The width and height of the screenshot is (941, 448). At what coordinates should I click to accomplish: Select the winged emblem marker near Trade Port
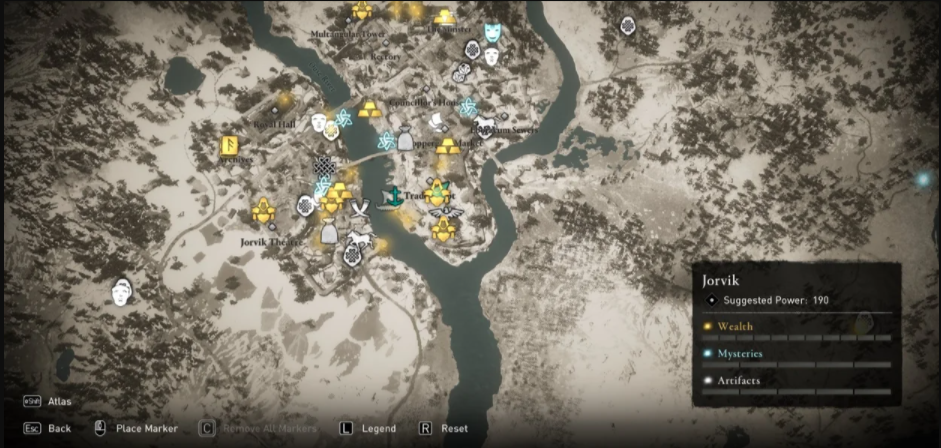pyautogui.click(x=440, y=212)
